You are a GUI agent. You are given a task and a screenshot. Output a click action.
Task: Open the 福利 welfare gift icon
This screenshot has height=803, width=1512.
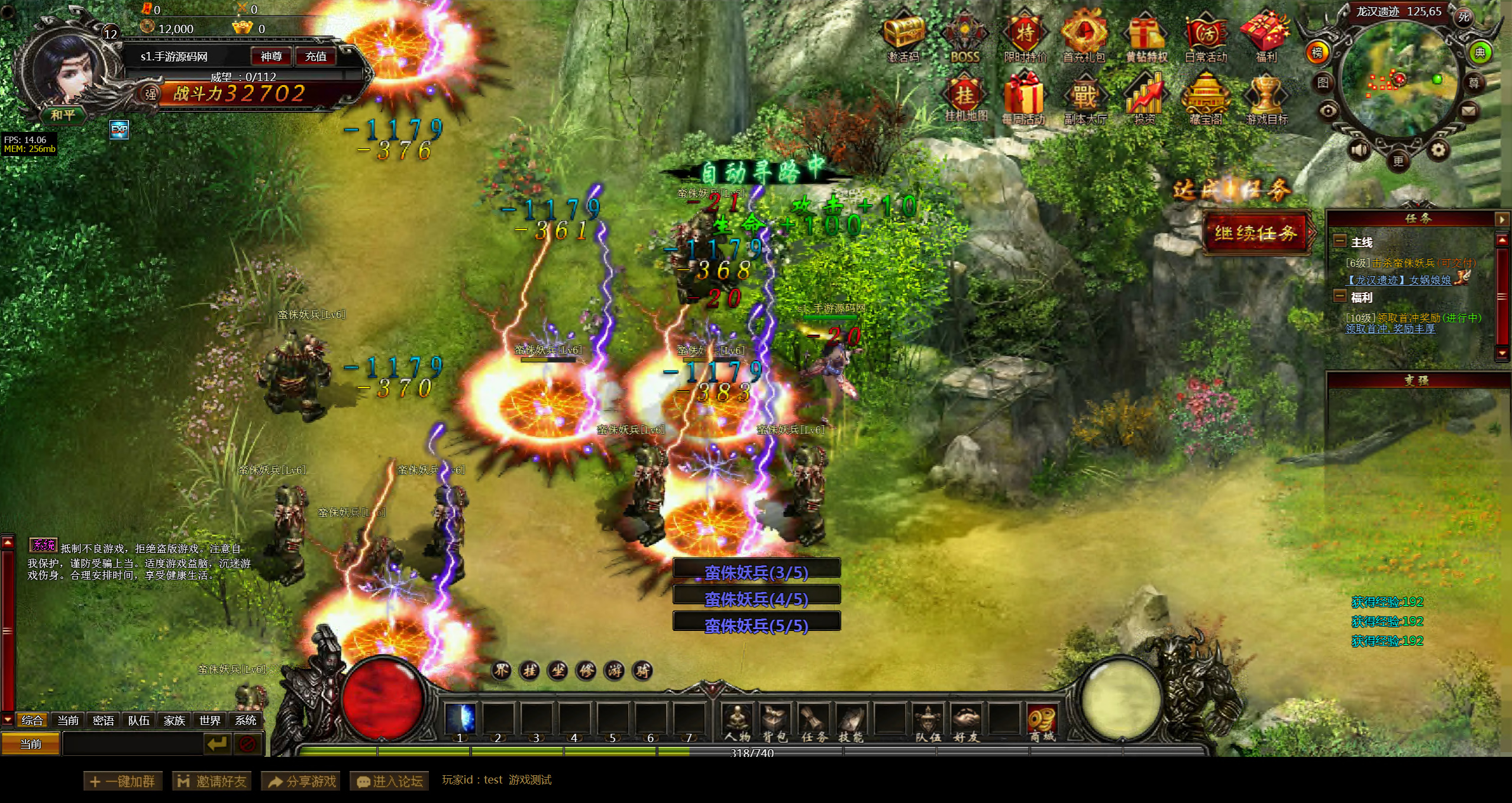pos(1266,37)
